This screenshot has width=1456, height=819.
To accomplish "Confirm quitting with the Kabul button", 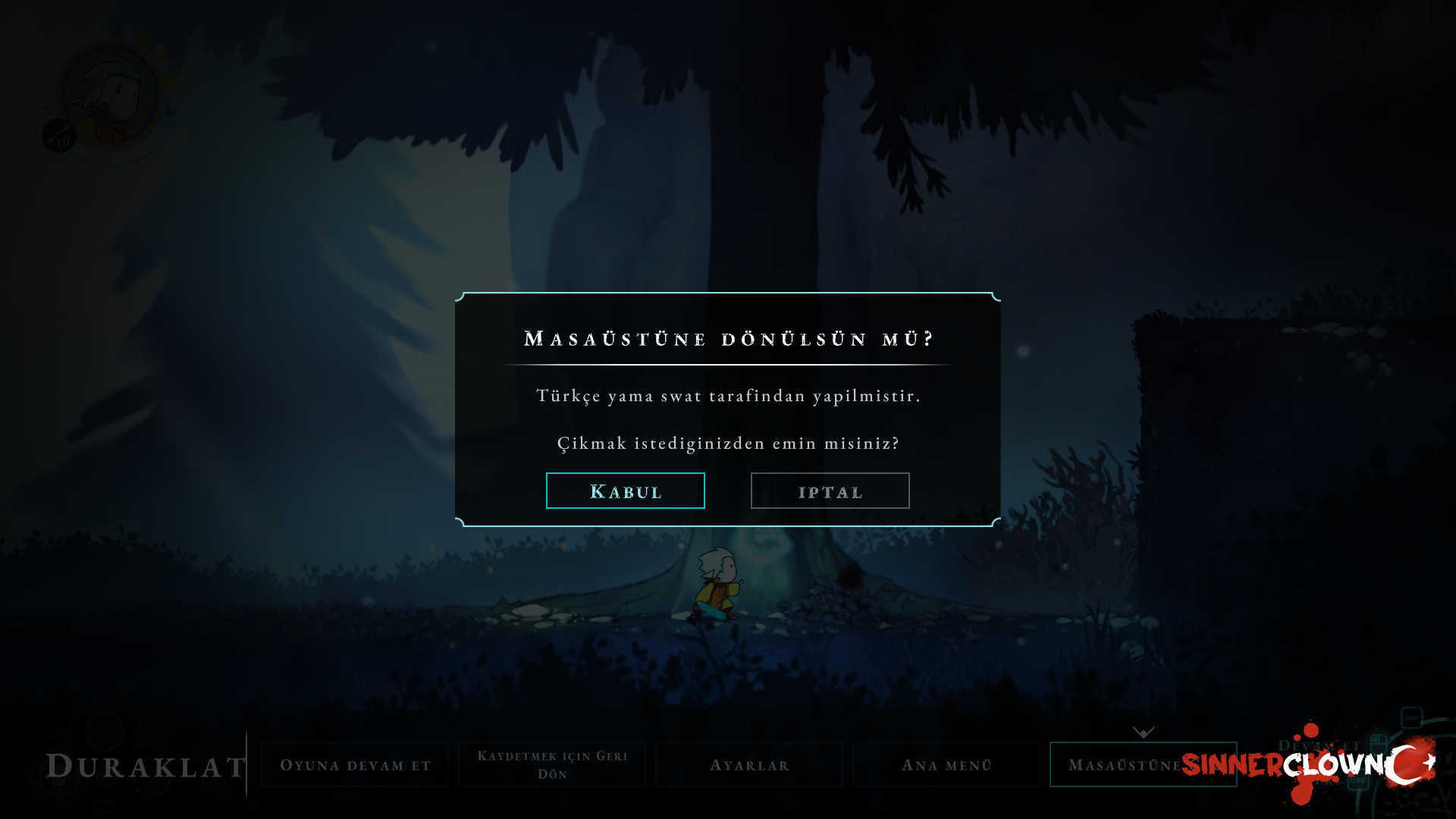I will click(625, 491).
